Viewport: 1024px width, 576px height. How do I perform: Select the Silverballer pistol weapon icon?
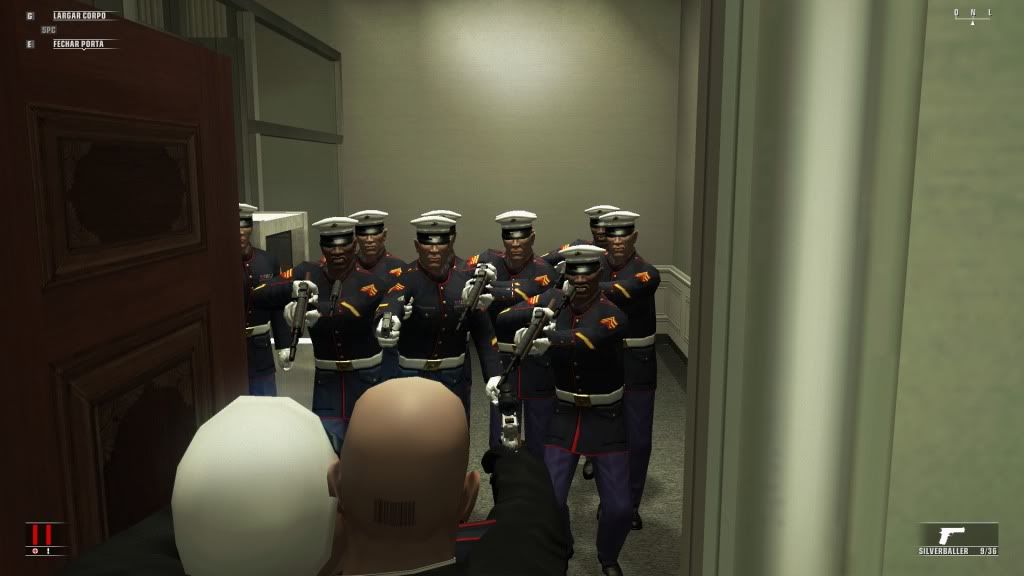pos(951,535)
